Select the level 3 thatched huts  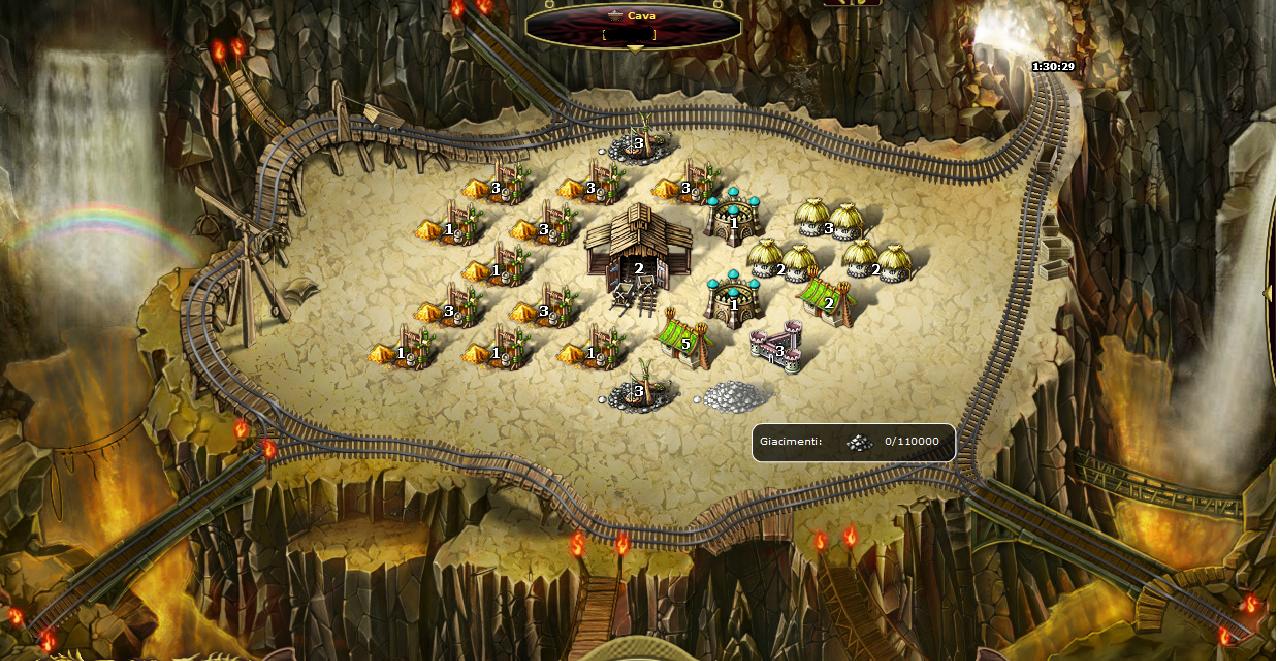click(829, 220)
